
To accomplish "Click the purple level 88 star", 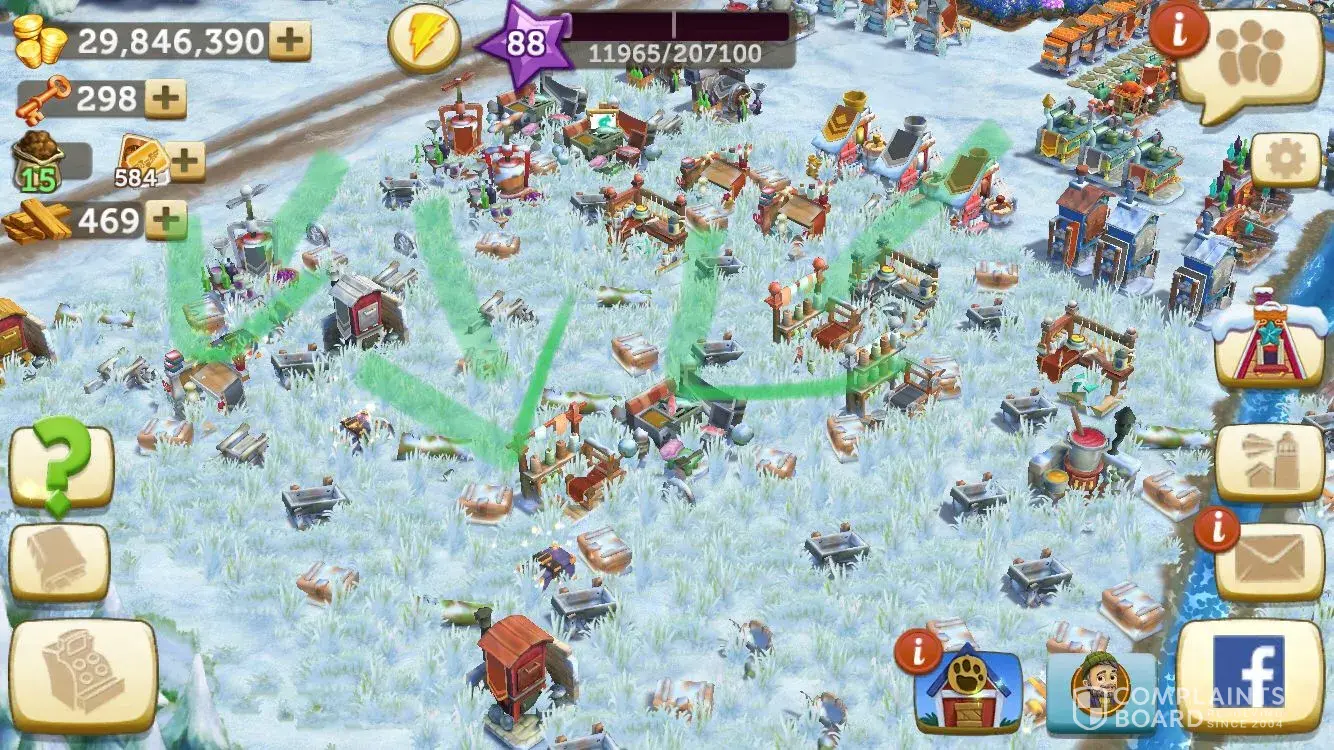I will pyautogui.click(x=524, y=44).
